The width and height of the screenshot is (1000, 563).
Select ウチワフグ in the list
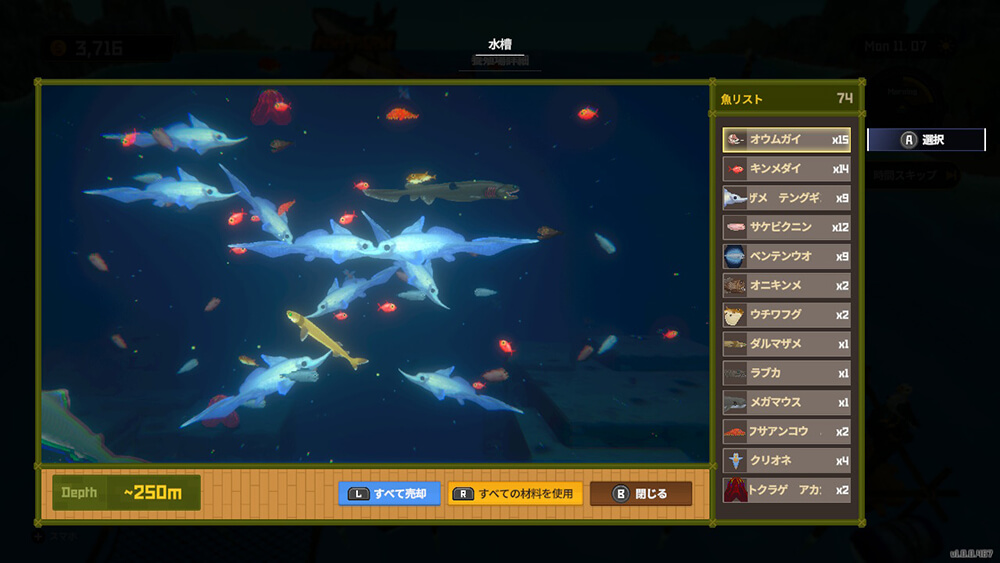(786, 315)
